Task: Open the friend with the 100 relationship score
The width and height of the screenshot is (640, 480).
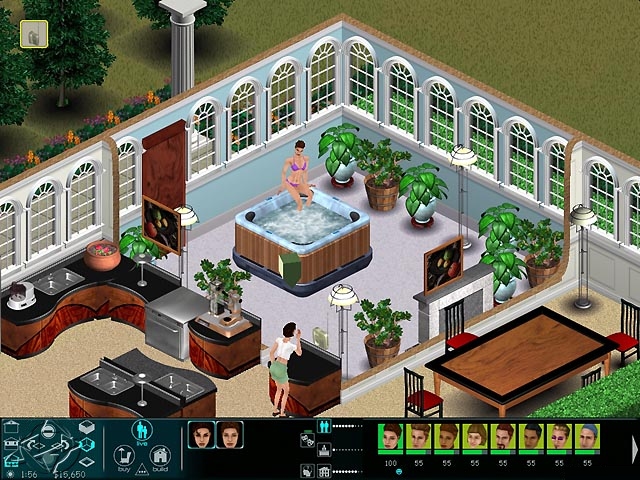Action: [x=391, y=438]
